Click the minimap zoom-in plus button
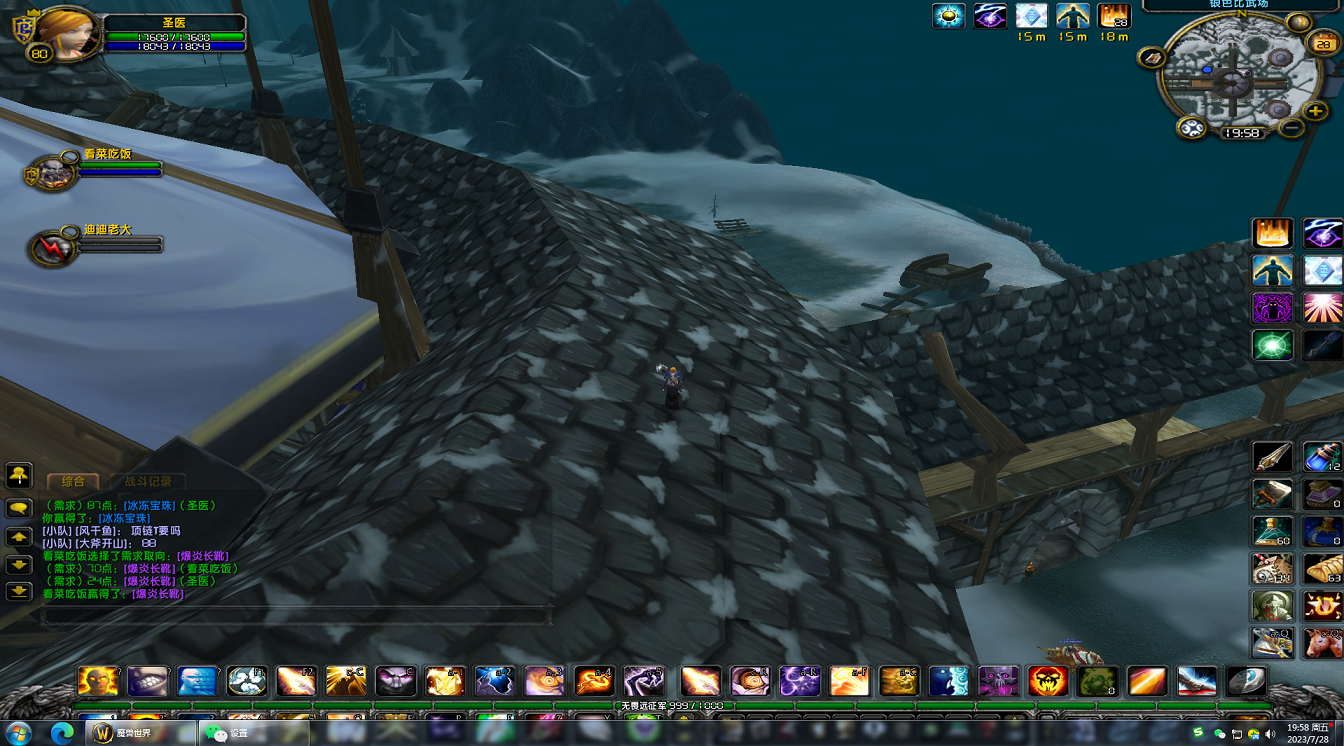Screen dimensions: 1344x746 pyautogui.click(x=1318, y=111)
